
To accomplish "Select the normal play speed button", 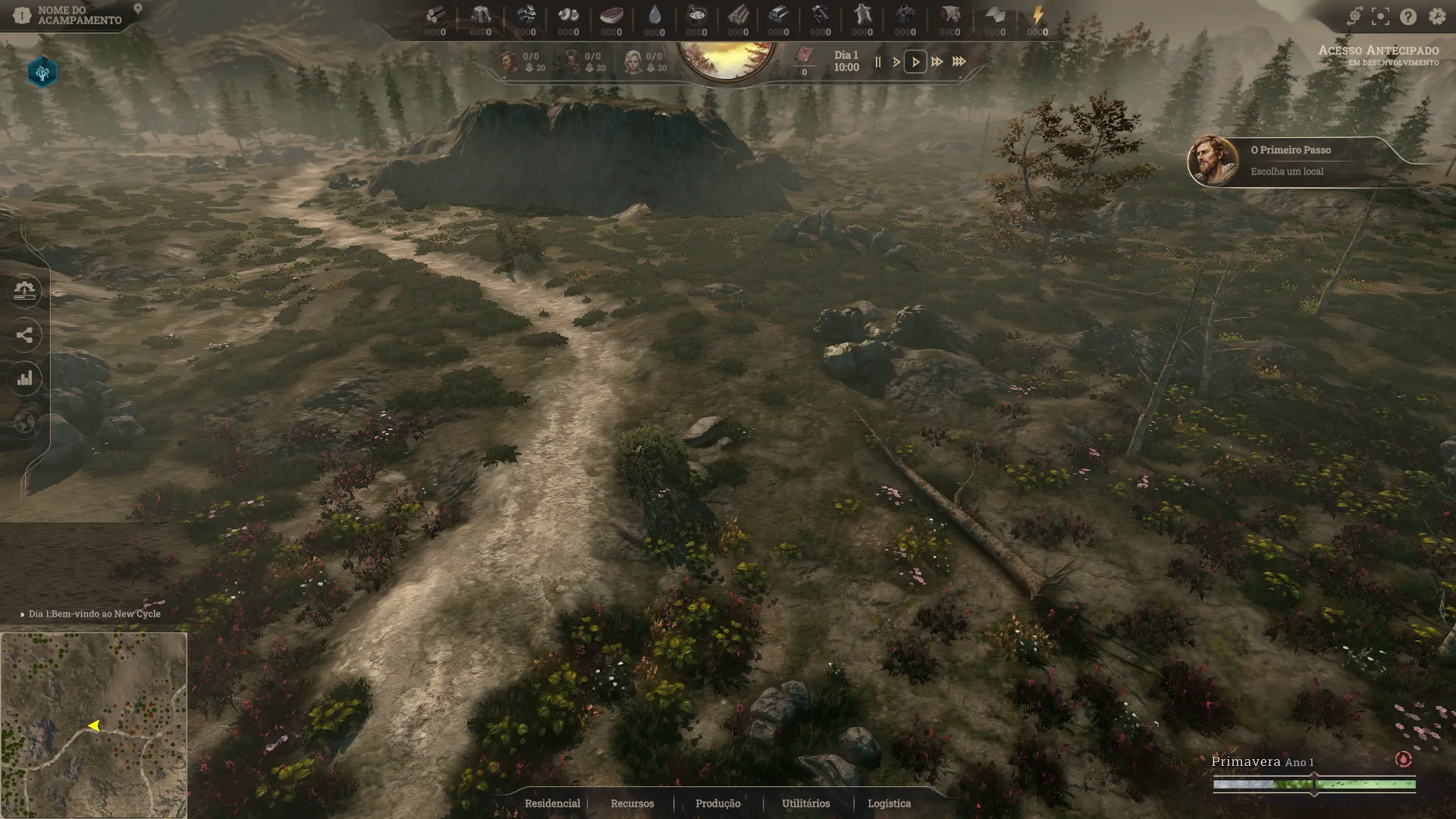I will pyautogui.click(x=915, y=62).
